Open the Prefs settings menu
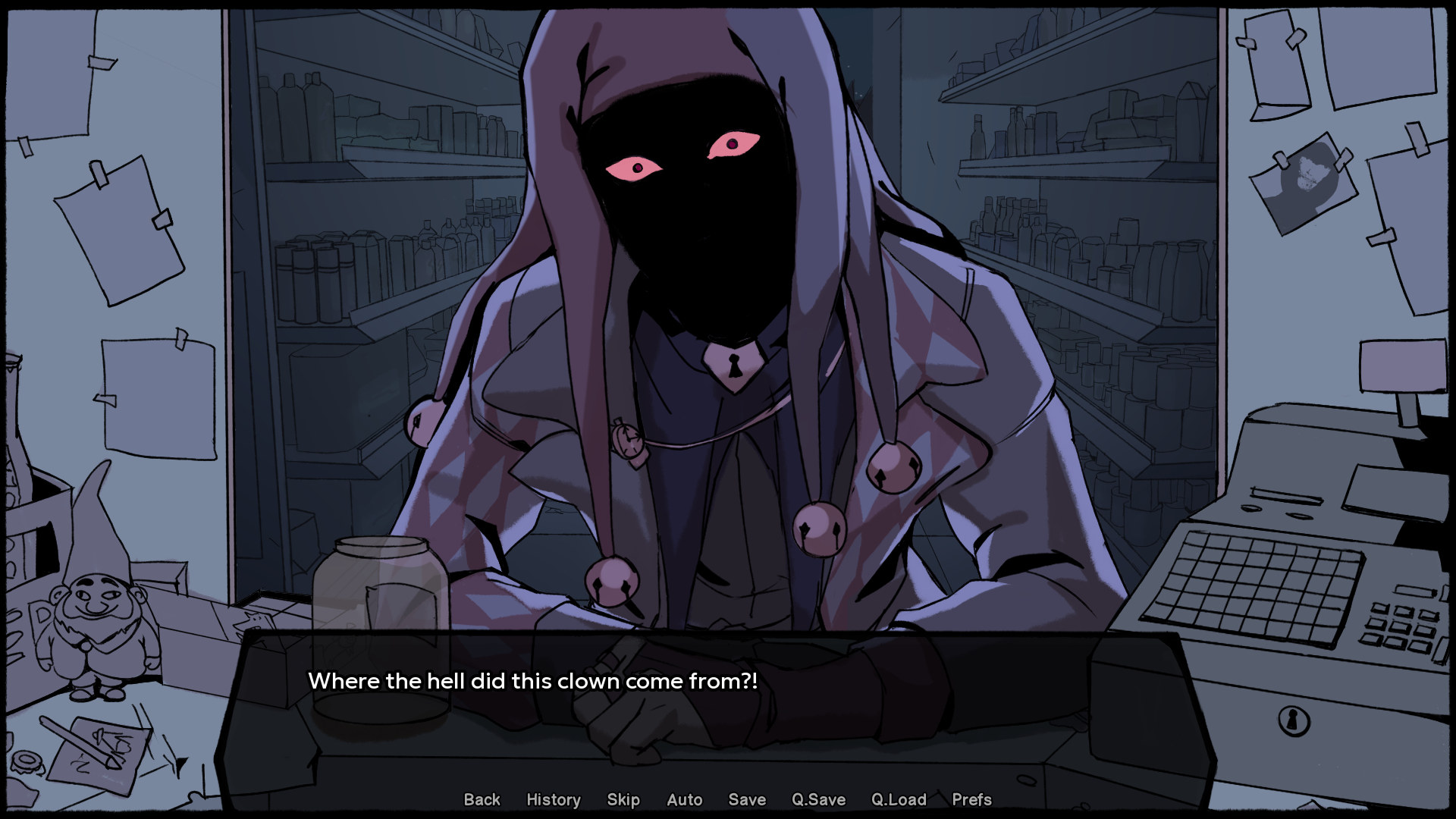The width and height of the screenshot is (1456, 819). (971, 799)
